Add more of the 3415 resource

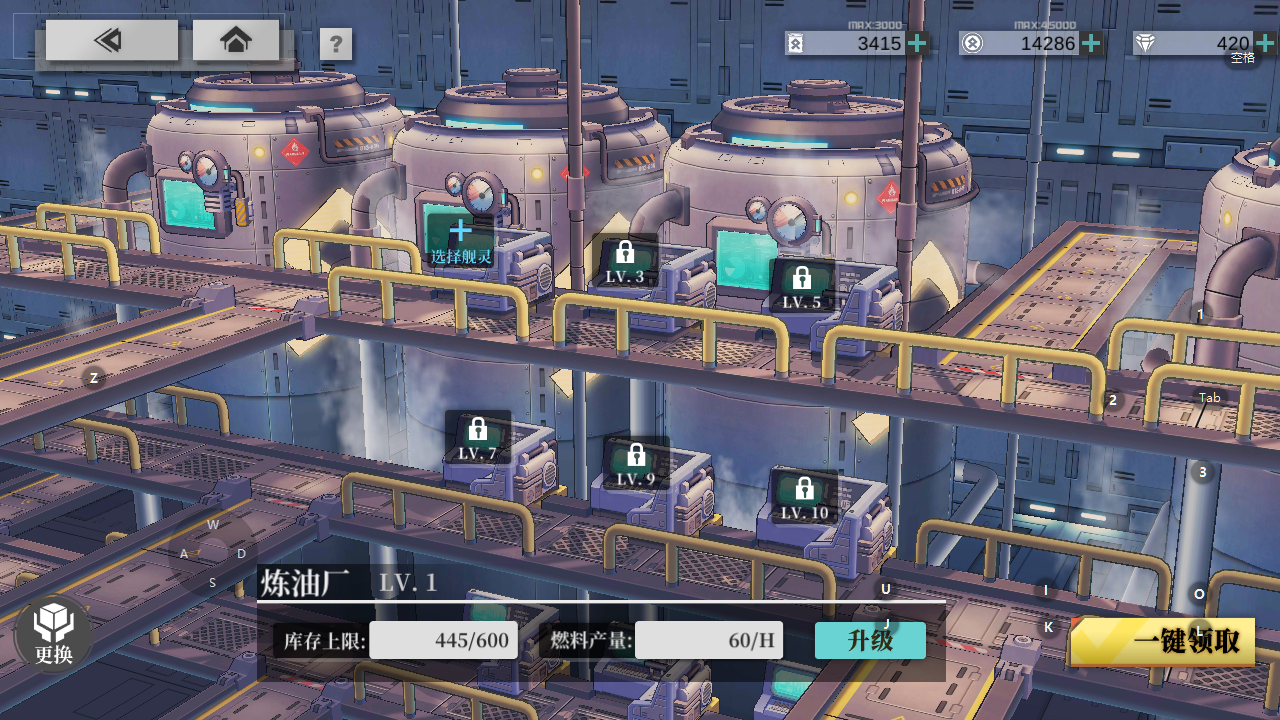click(917, 43)
